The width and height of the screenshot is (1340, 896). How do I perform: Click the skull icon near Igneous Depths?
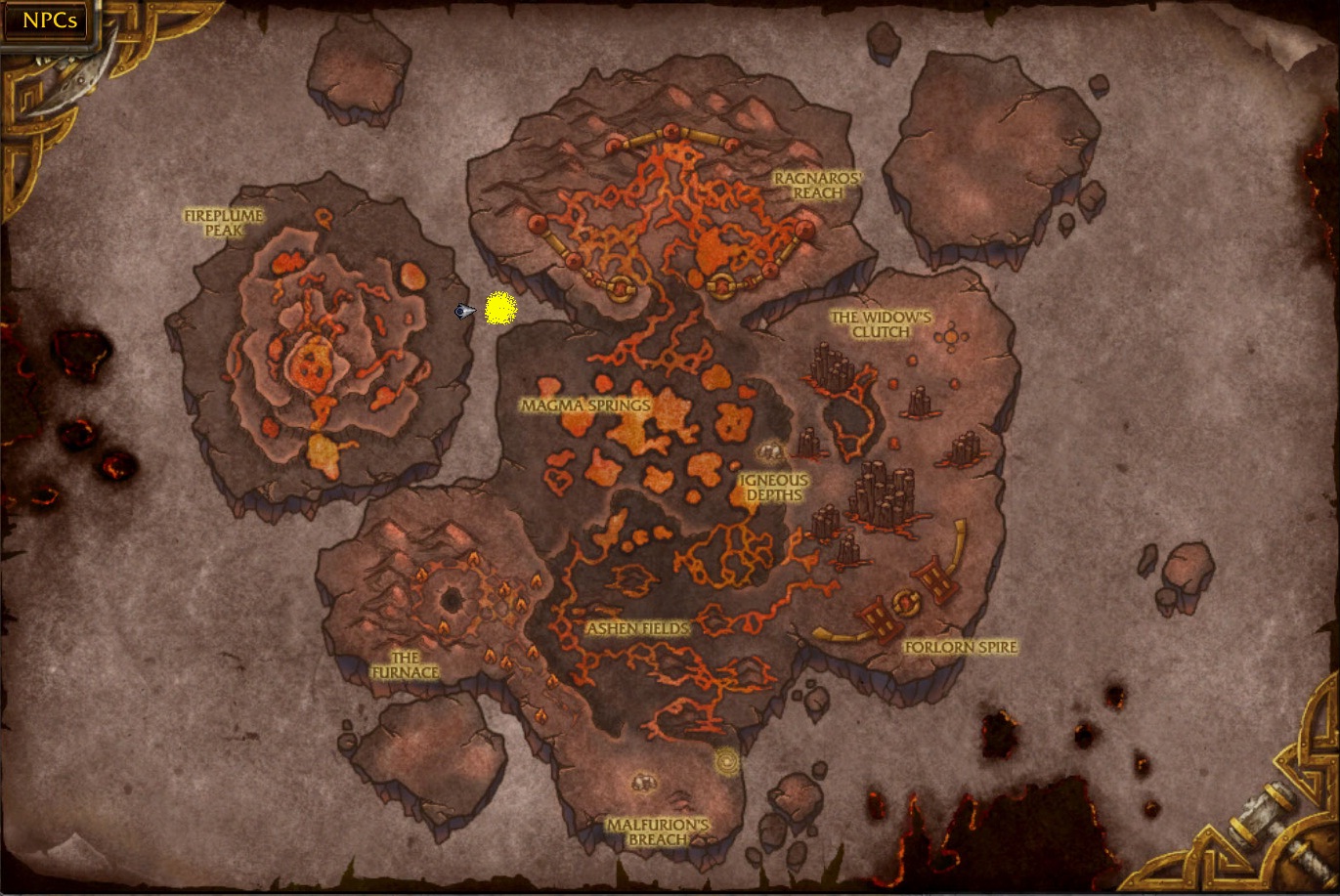771,452
